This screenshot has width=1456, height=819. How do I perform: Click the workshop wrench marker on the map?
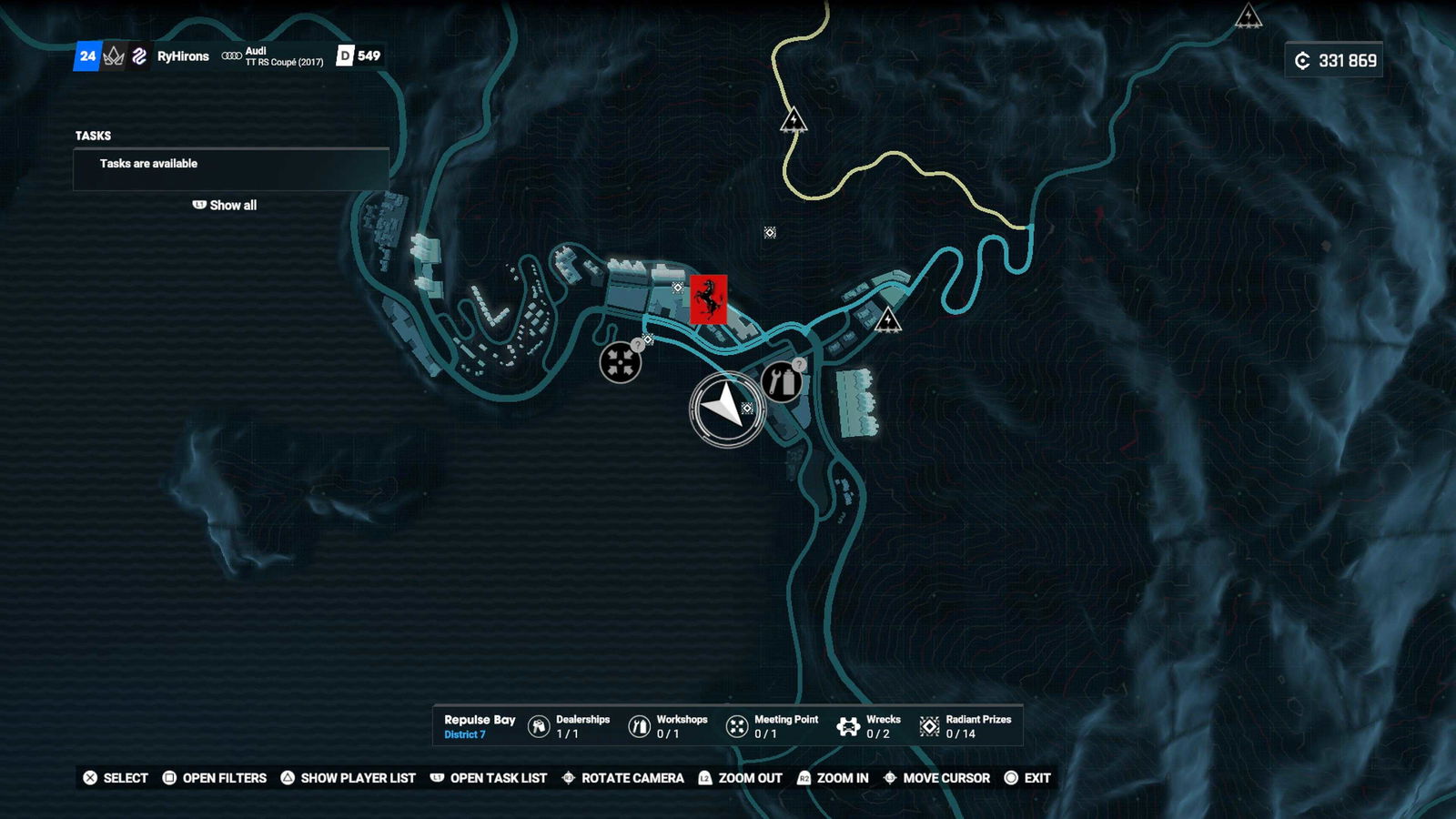click(781, 382)
